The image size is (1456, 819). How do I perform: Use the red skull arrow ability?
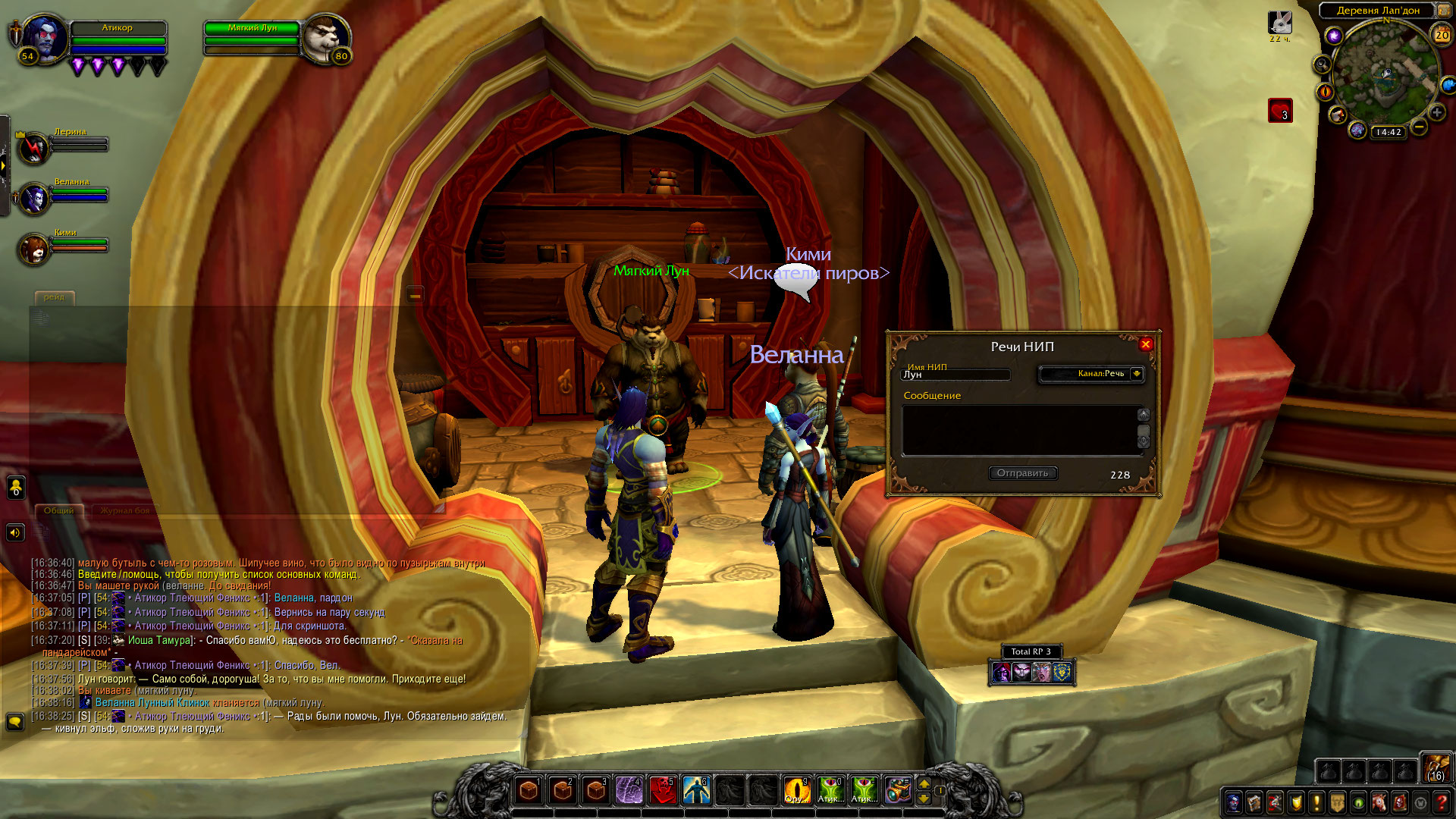(662, 790)
